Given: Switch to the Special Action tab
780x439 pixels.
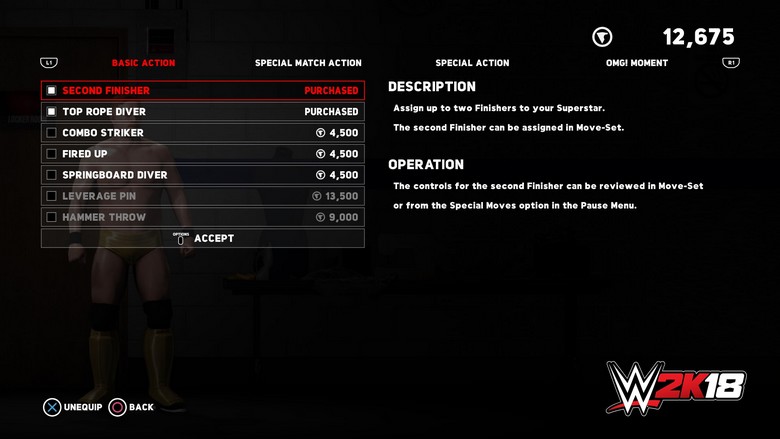Looking at the screenshot, I should coord(472,63).
